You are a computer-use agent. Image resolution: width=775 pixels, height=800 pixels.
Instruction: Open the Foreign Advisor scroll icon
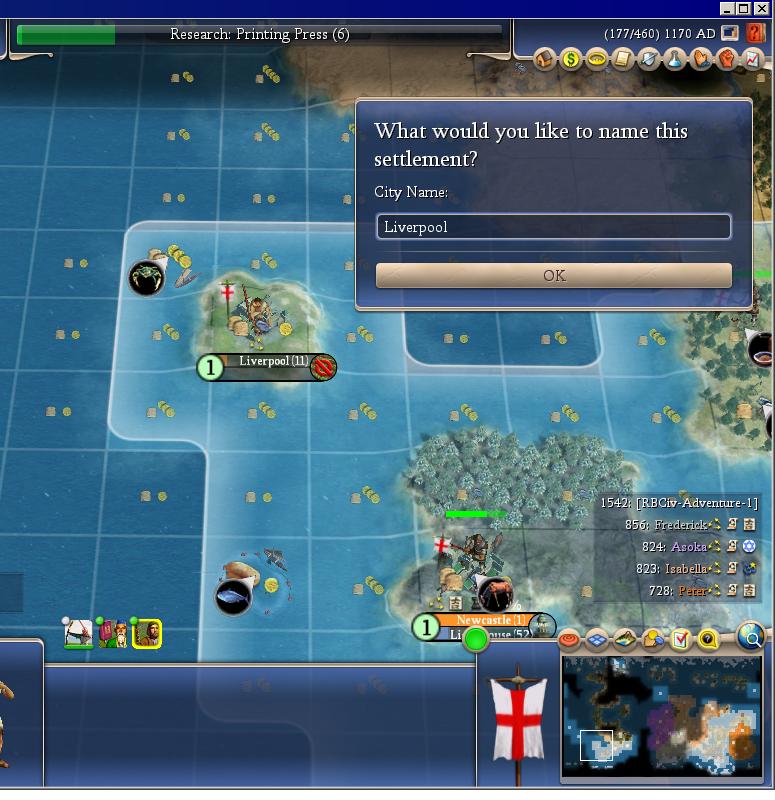pyautogui.click(x=622, y=59)
